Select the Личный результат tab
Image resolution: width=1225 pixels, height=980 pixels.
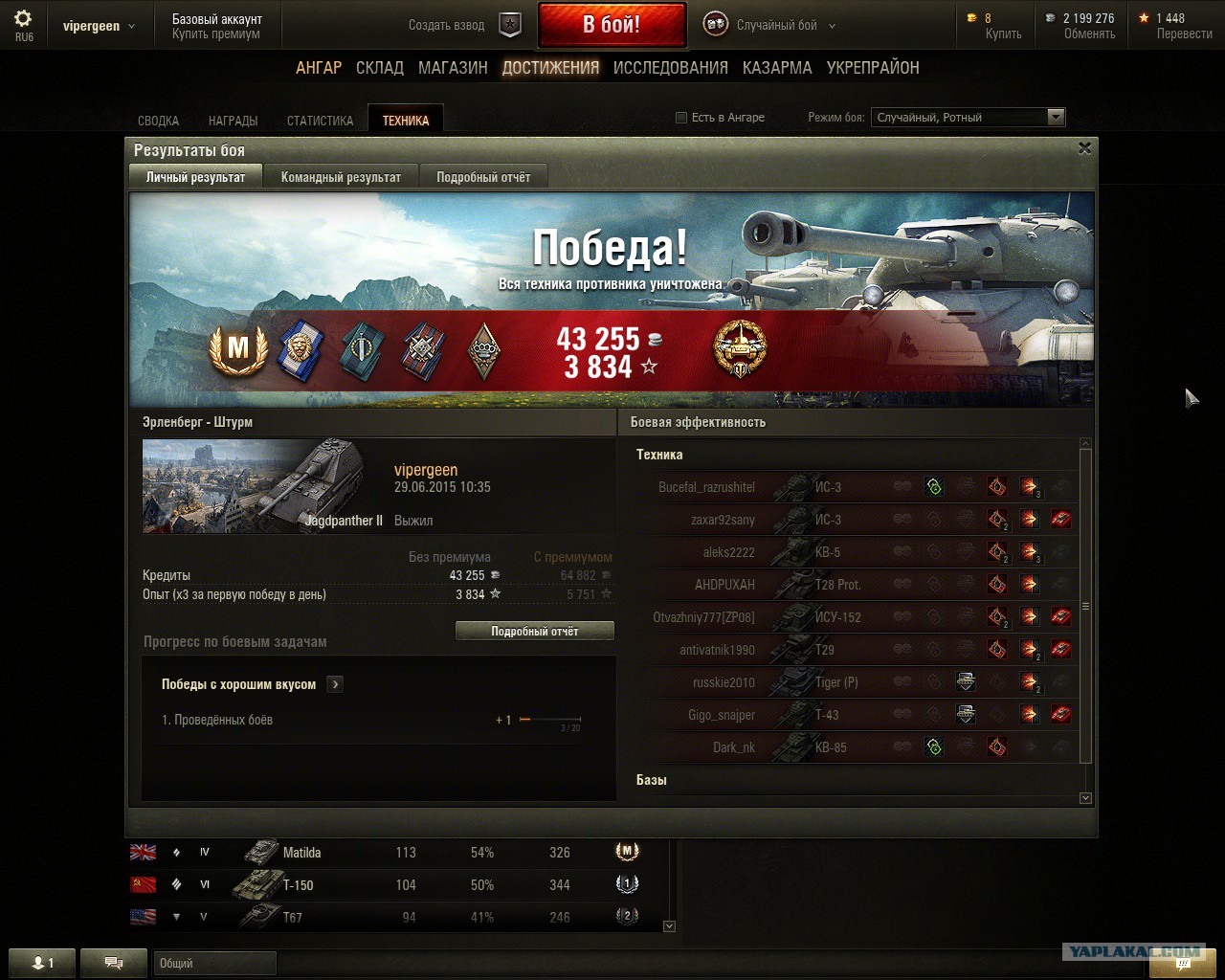195,177
